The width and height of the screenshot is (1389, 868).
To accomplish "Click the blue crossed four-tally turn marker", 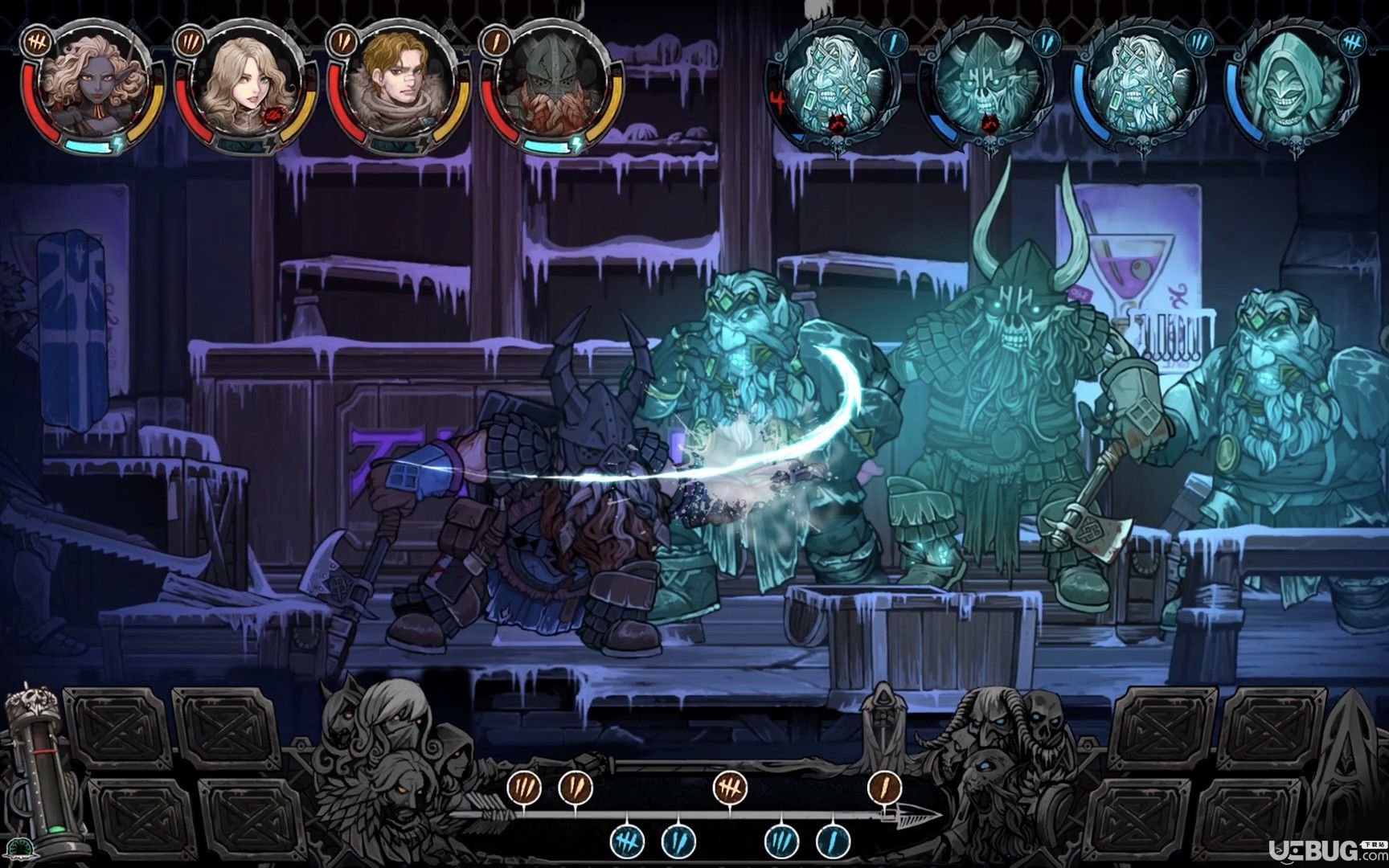I will [627, 841].
